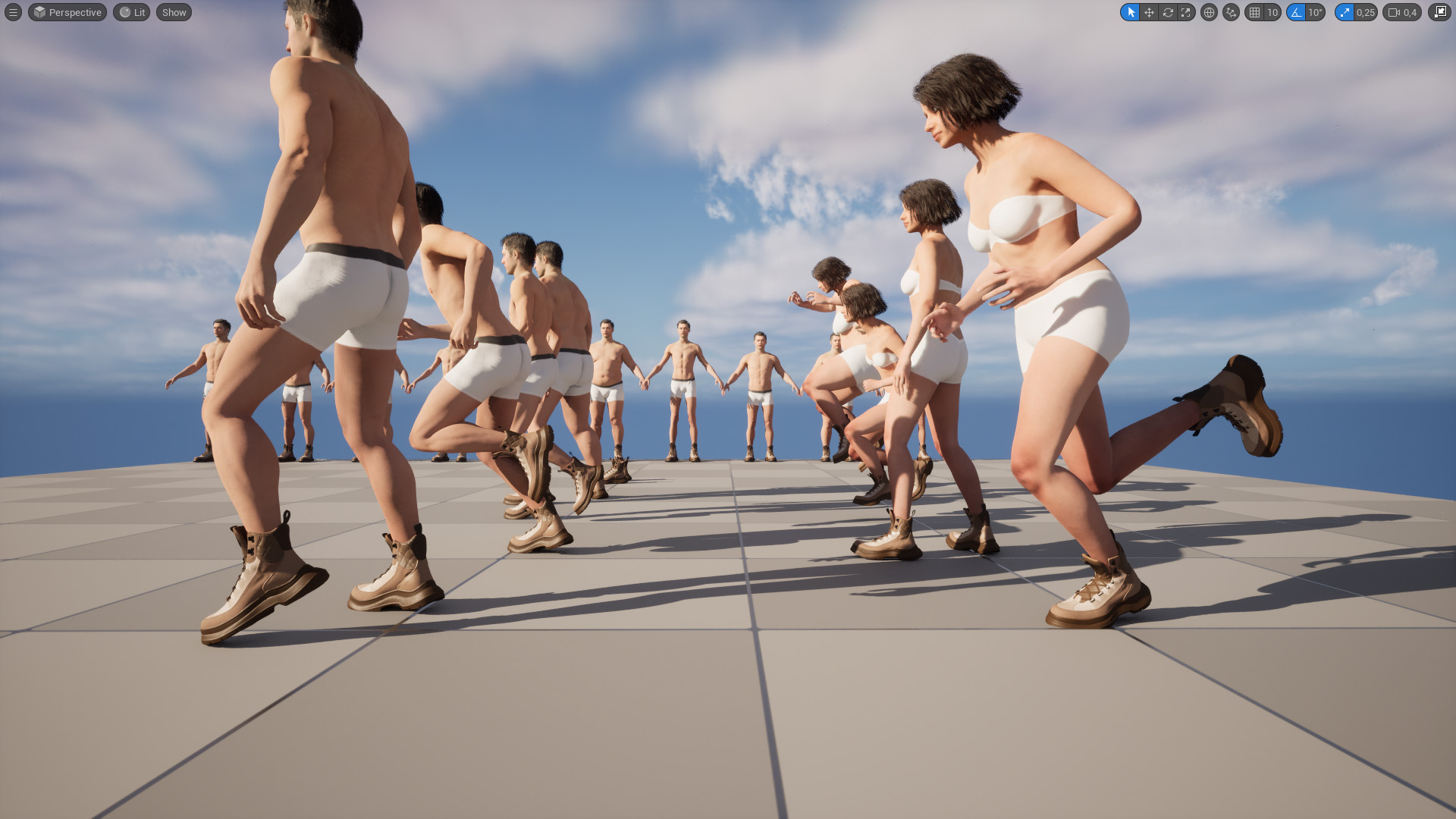Select the Move tool in the viewport toolbar
This screenshot has width=1456, height=819.
1149,12
